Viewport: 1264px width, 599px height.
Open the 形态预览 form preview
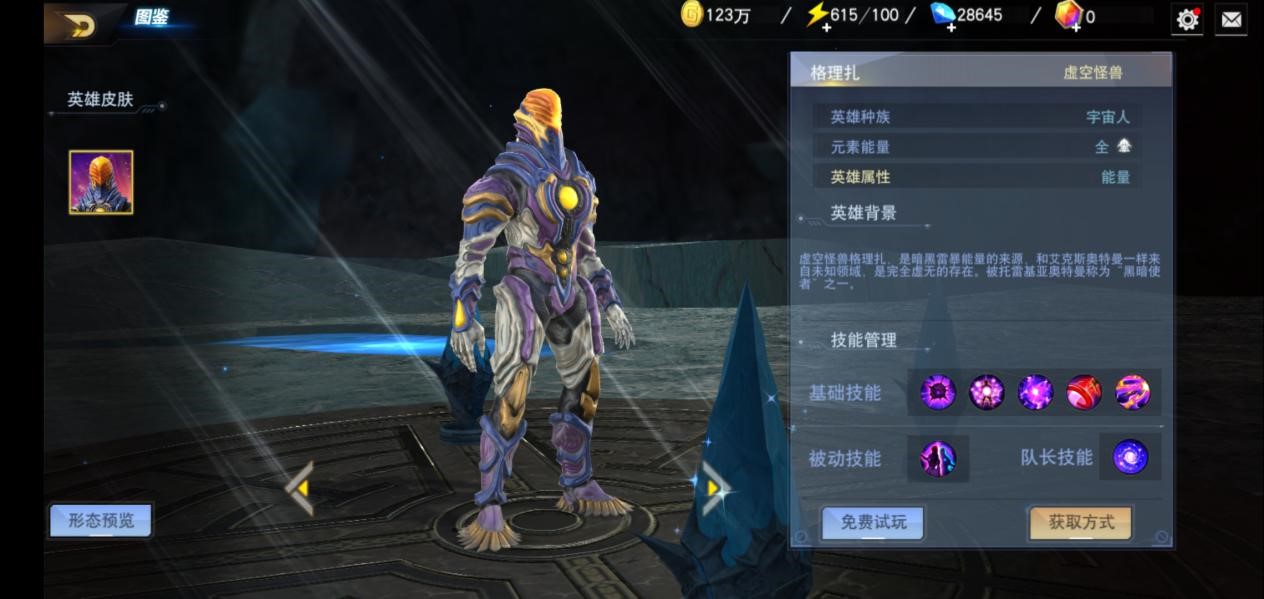click(x=101, y=520)
